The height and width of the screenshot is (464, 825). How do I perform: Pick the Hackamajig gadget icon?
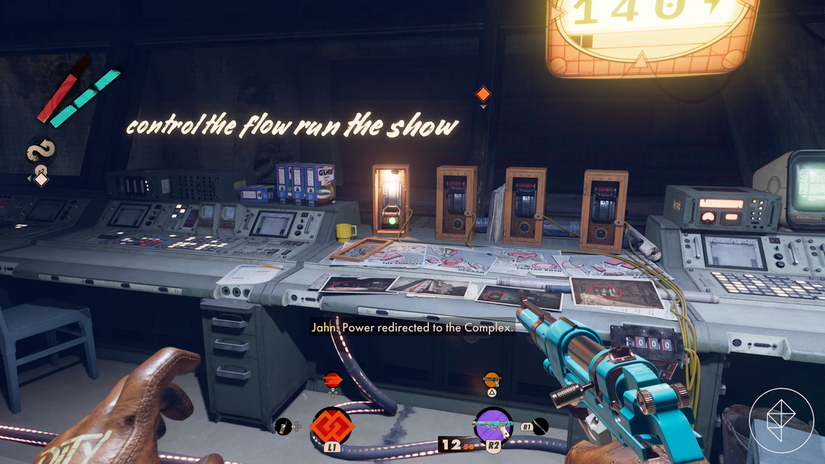pos(283,427)
